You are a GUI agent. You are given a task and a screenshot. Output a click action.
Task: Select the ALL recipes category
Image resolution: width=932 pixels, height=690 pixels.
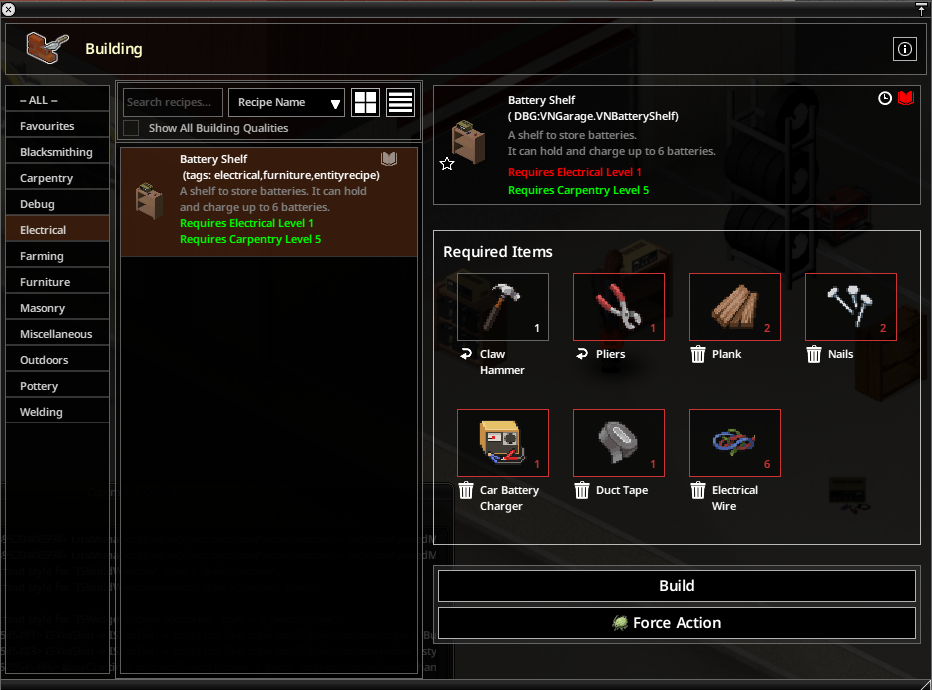click(x=58, y=100)
